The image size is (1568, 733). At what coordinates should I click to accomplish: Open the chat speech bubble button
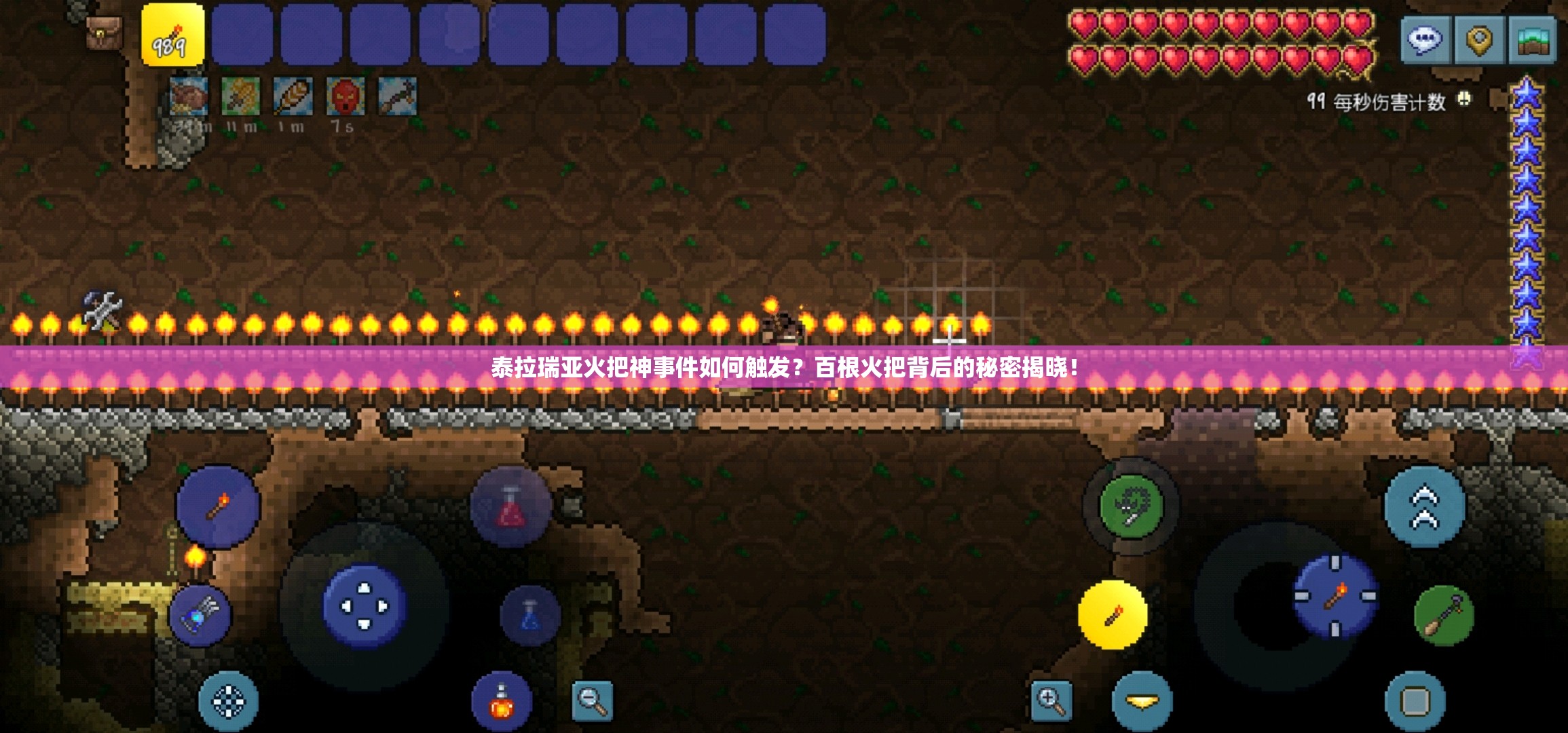click(1424, 39)
